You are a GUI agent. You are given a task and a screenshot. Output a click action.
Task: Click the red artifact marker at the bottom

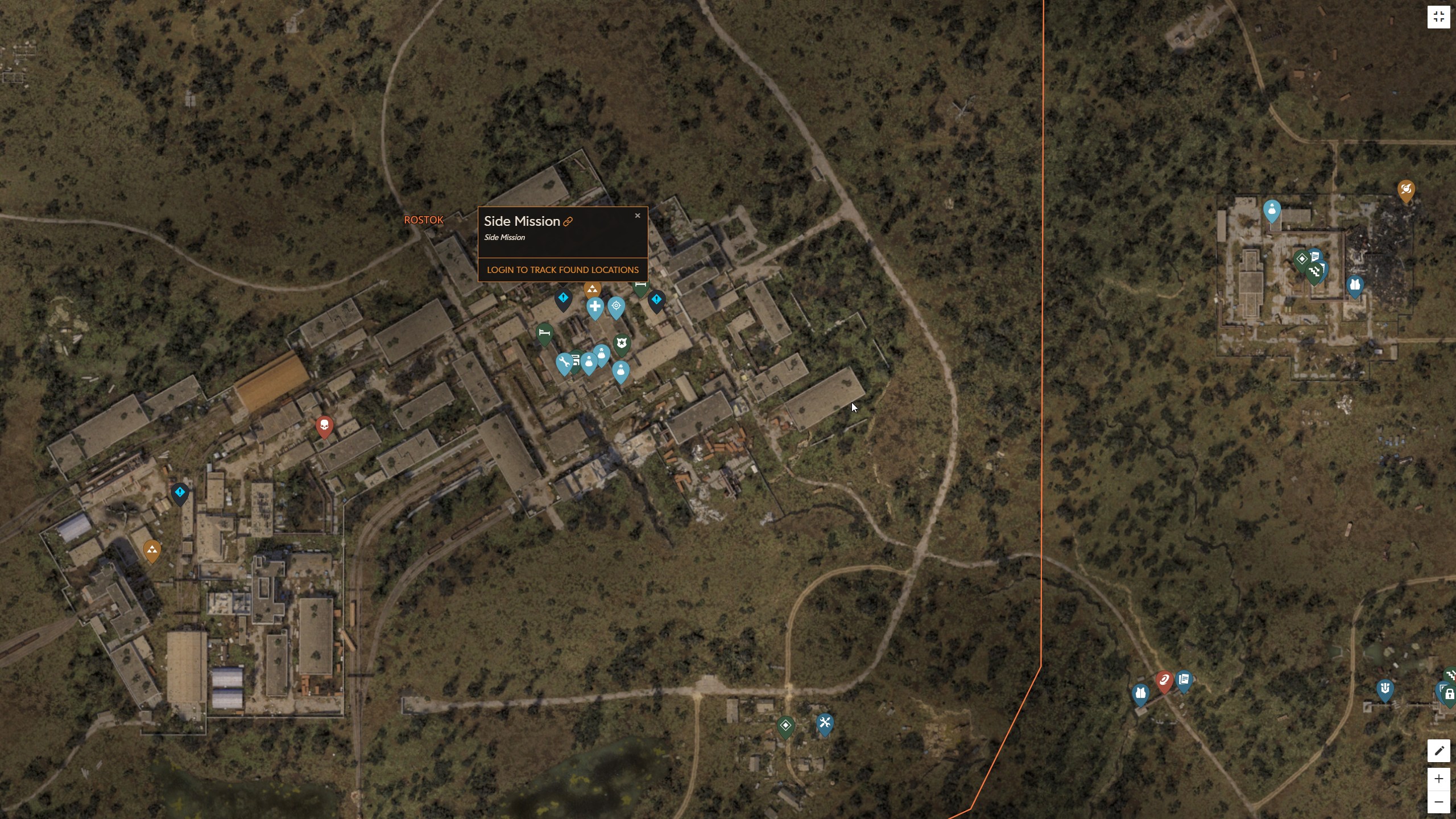point(1165,682)
